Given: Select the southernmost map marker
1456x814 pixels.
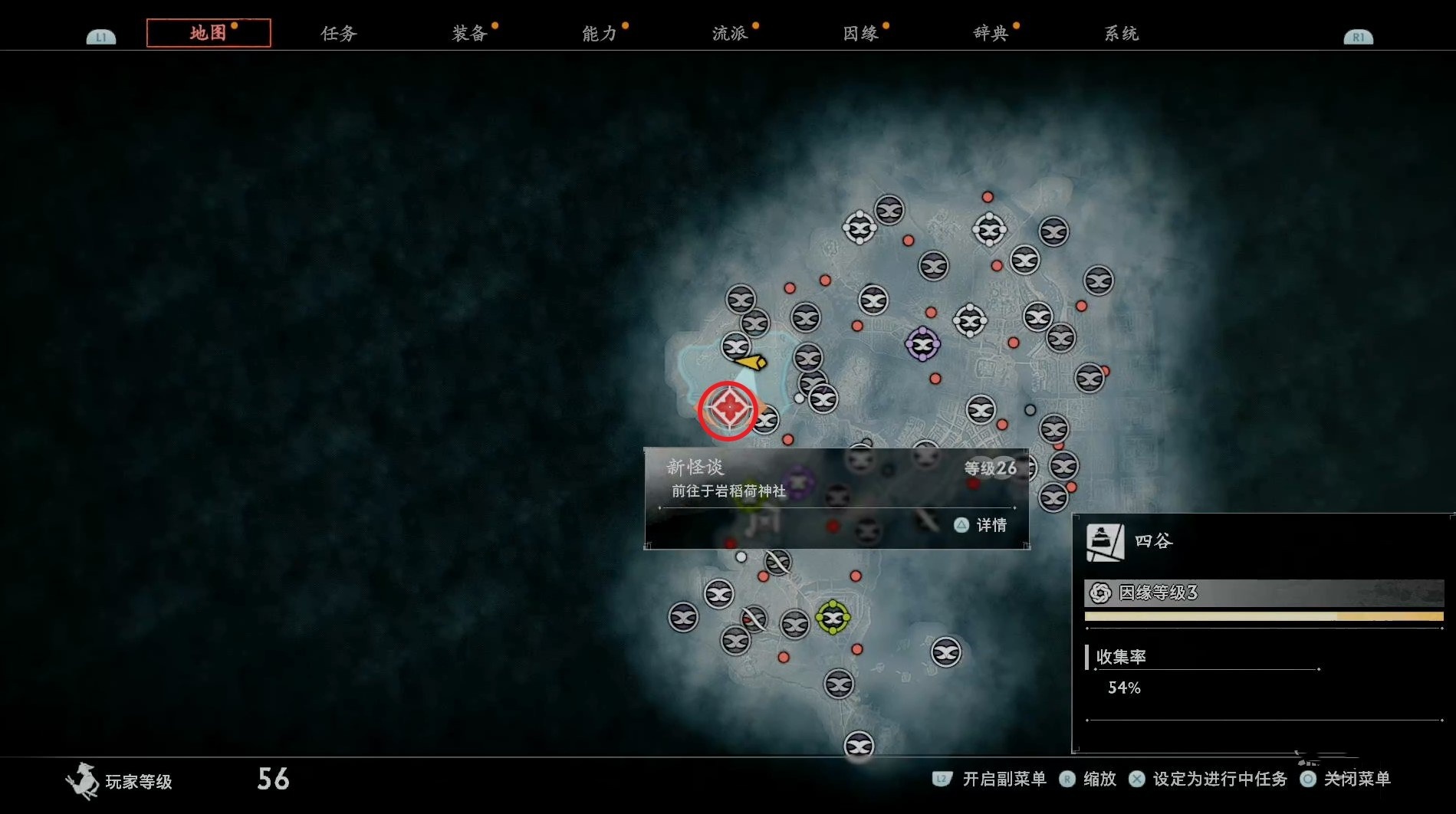Looking at the screenshot, I should pos(859,744).
